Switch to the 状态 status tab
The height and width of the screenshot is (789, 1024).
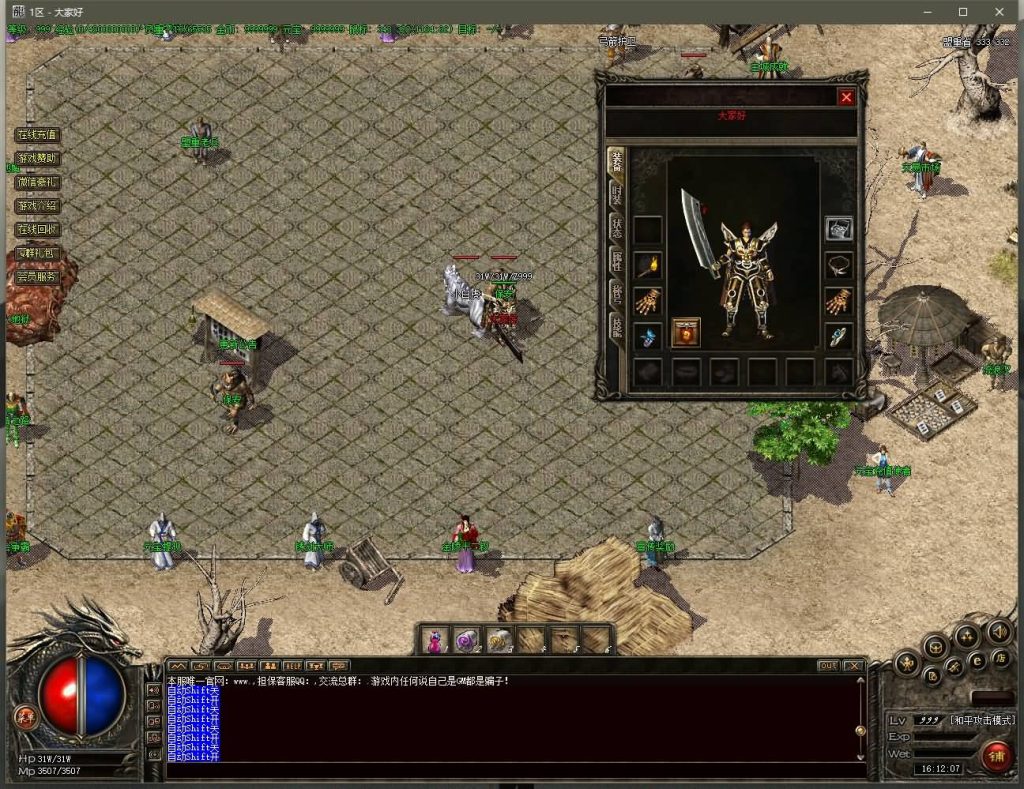pyautogui.click(x=617, y=228)
